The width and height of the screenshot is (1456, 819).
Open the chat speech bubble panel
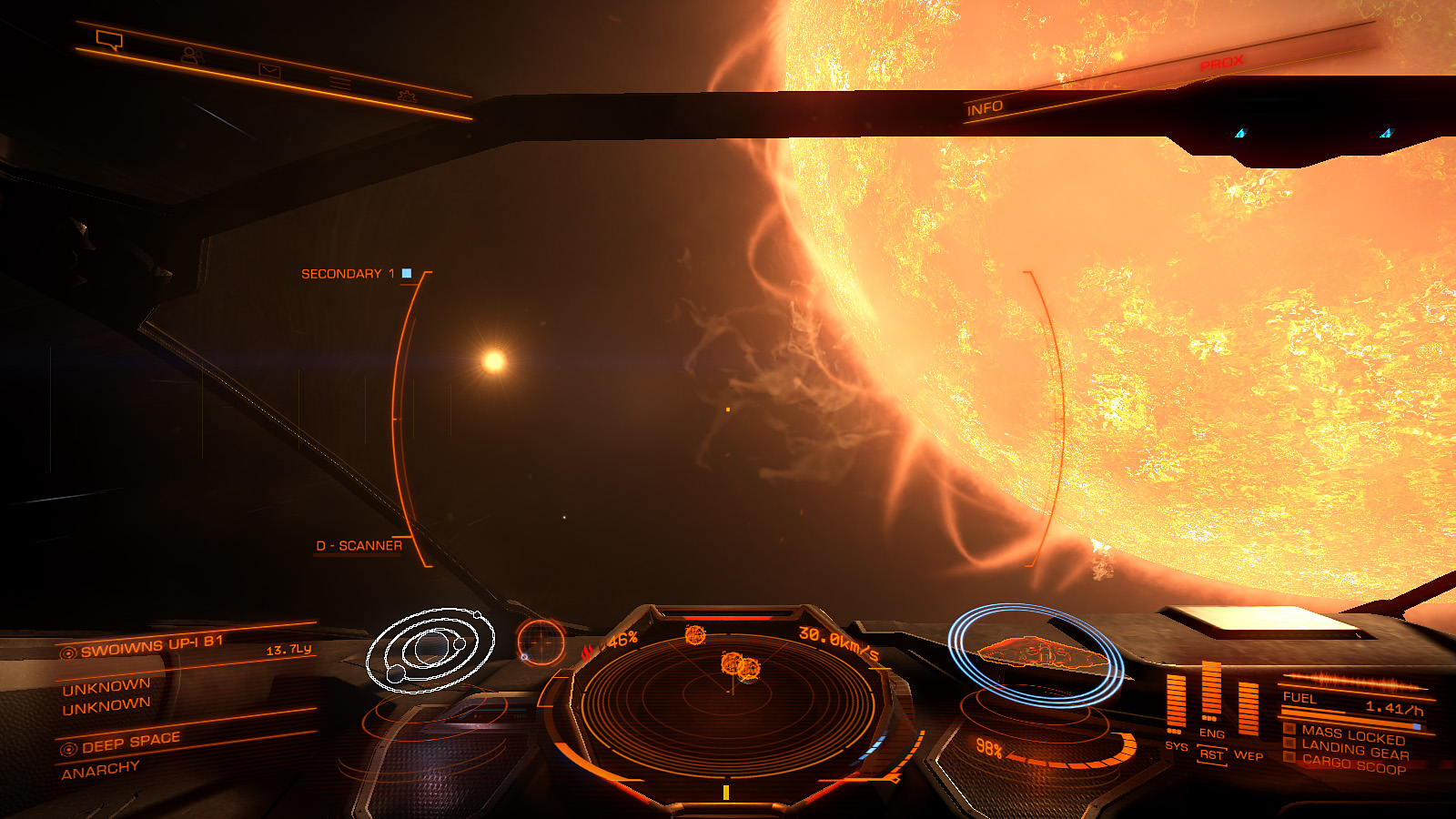tap(109, 40)
